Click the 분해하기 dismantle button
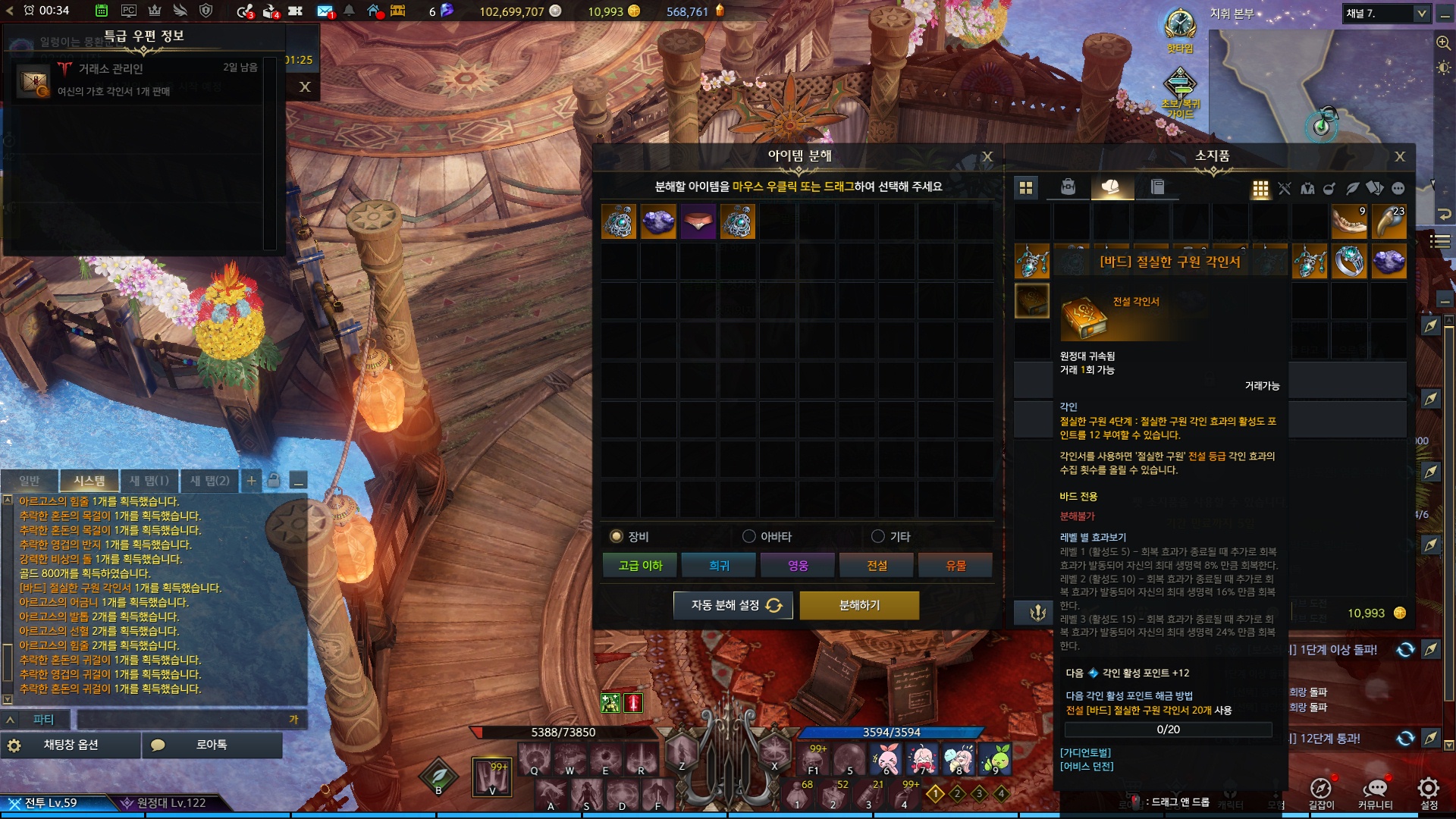Viewport: 1456px width, 819px height. pos(859,605)
